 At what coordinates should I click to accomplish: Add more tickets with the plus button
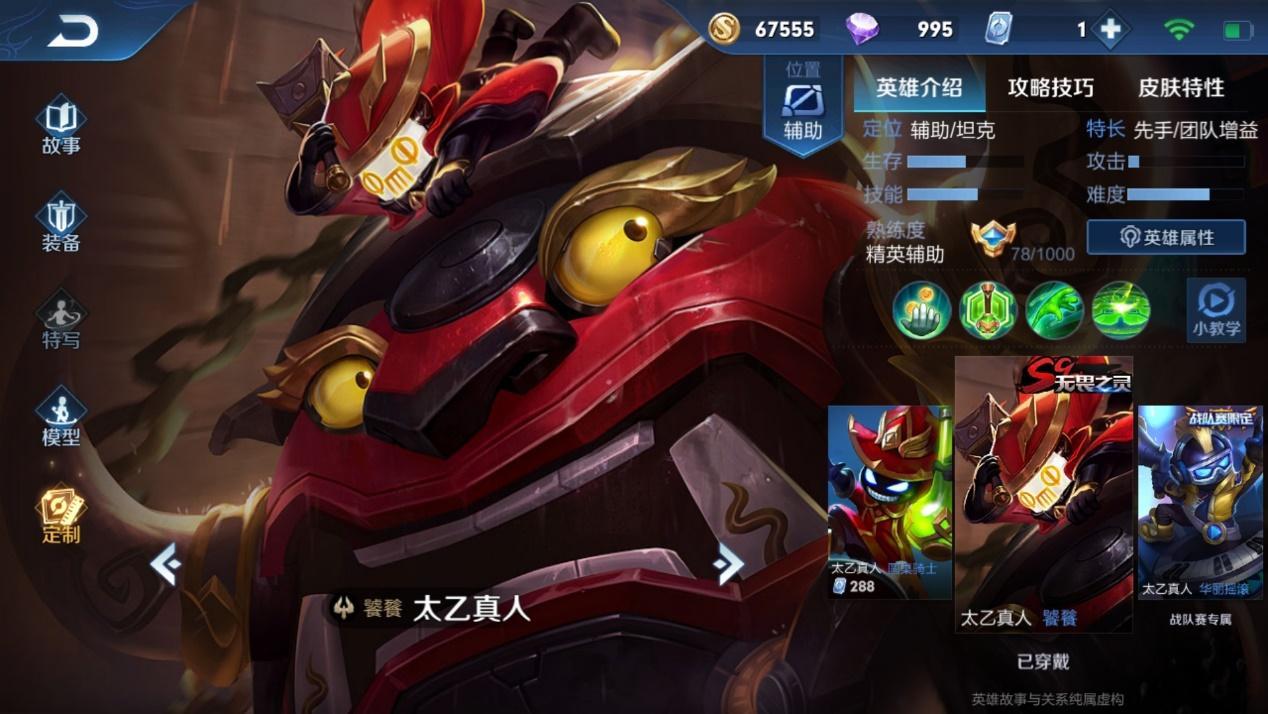1110,30
